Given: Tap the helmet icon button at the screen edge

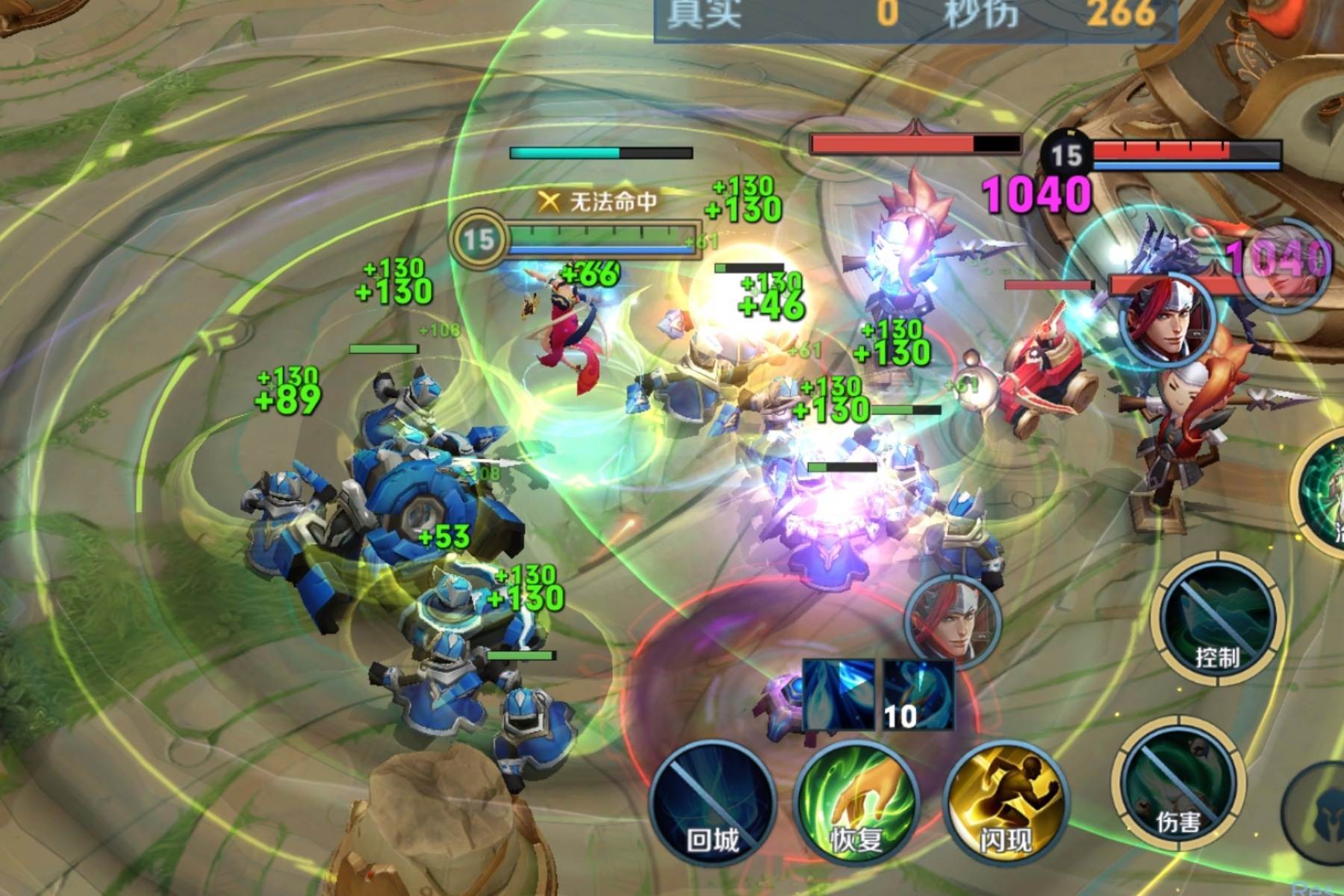Looking at the screenshot, I should 1325,806.
